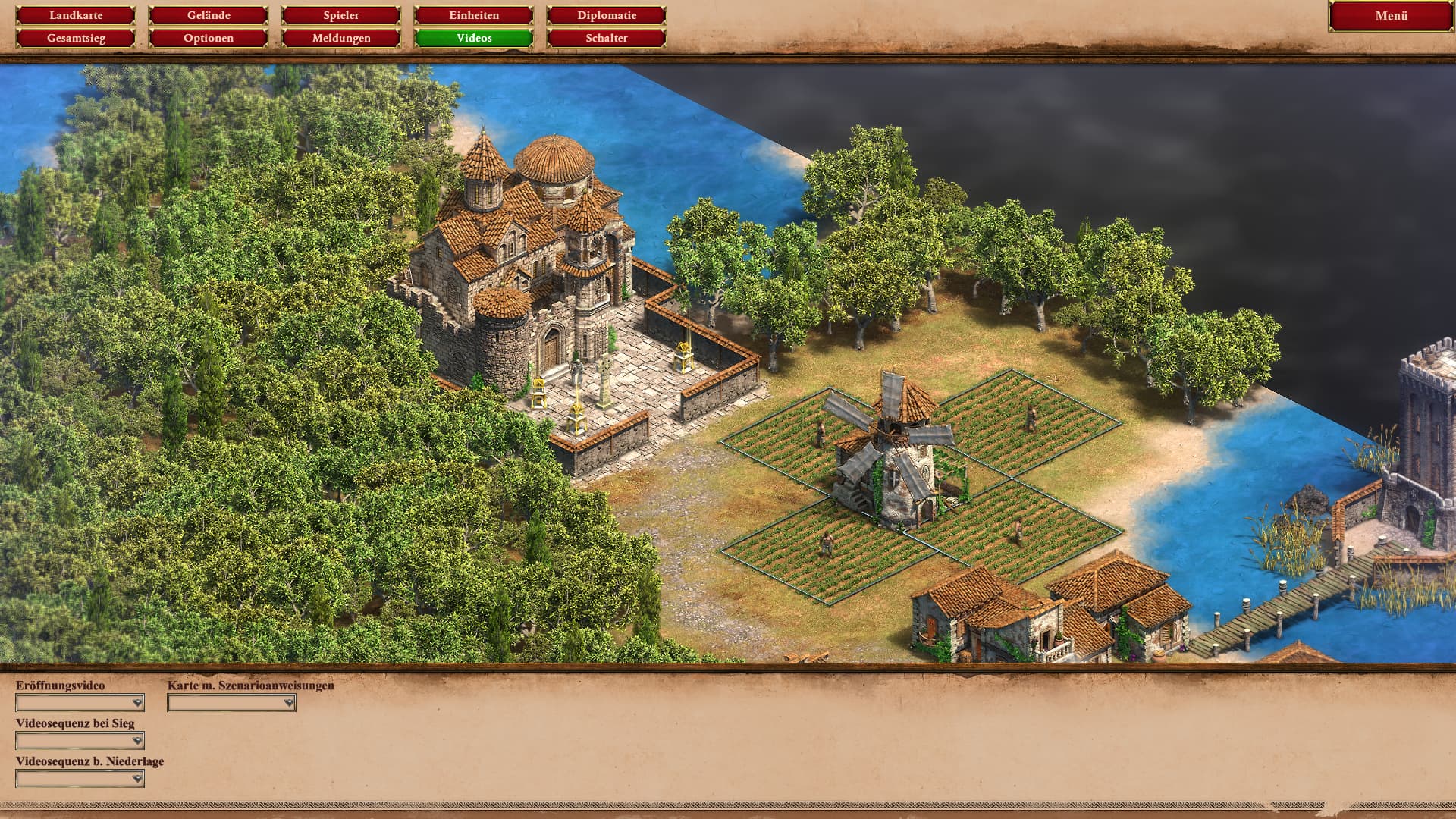
Task: Open the Gelände editor tab
Action: point(209,15)
